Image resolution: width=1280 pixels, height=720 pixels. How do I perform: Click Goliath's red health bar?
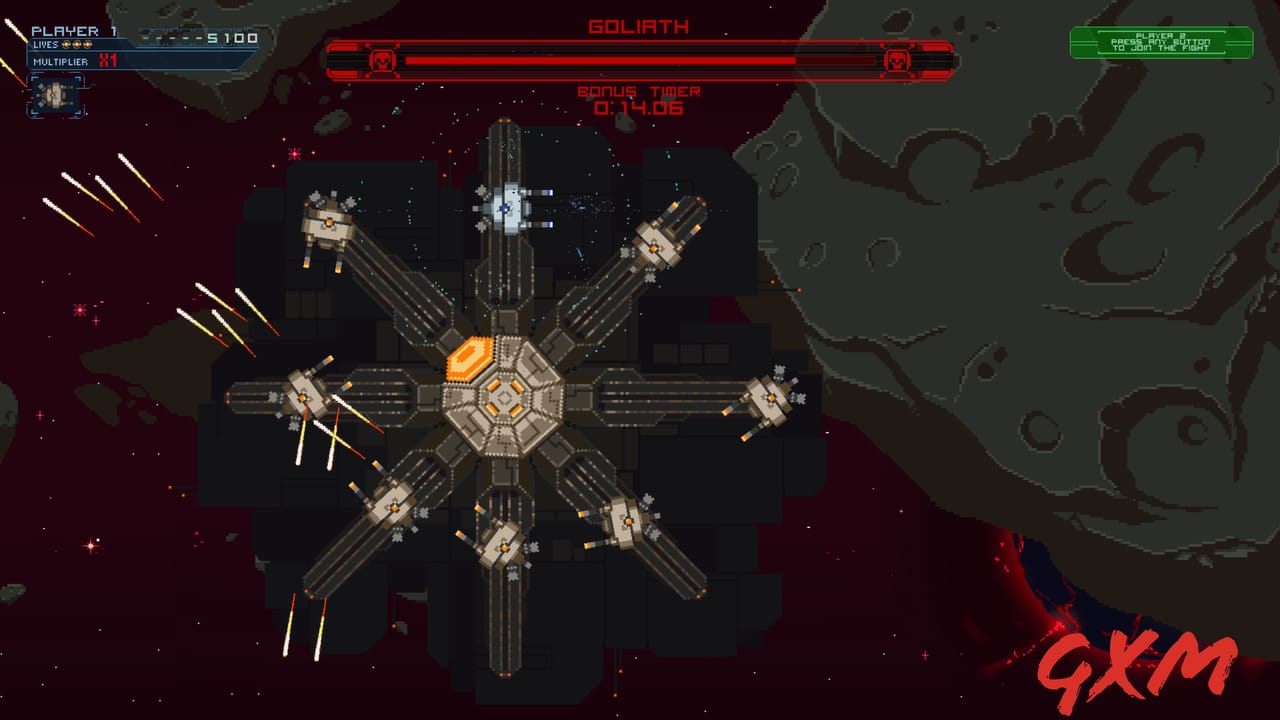tap(600, 58)
